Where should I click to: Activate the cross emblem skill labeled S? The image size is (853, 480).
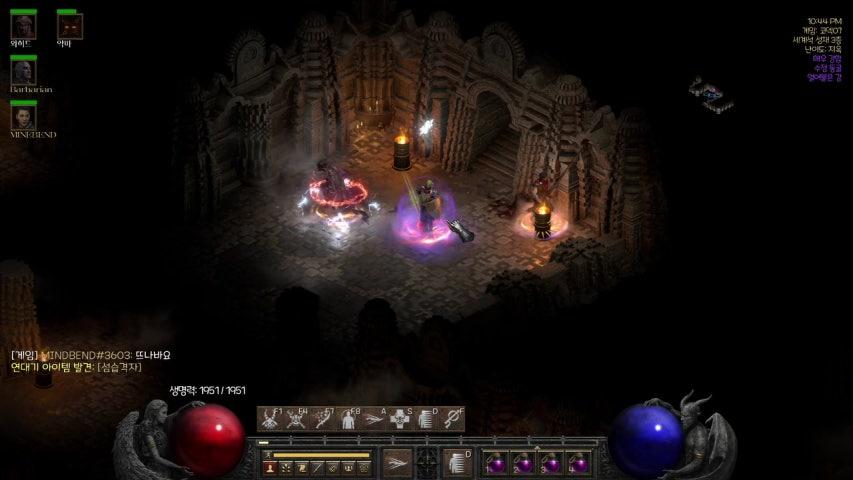coord(400,419)
